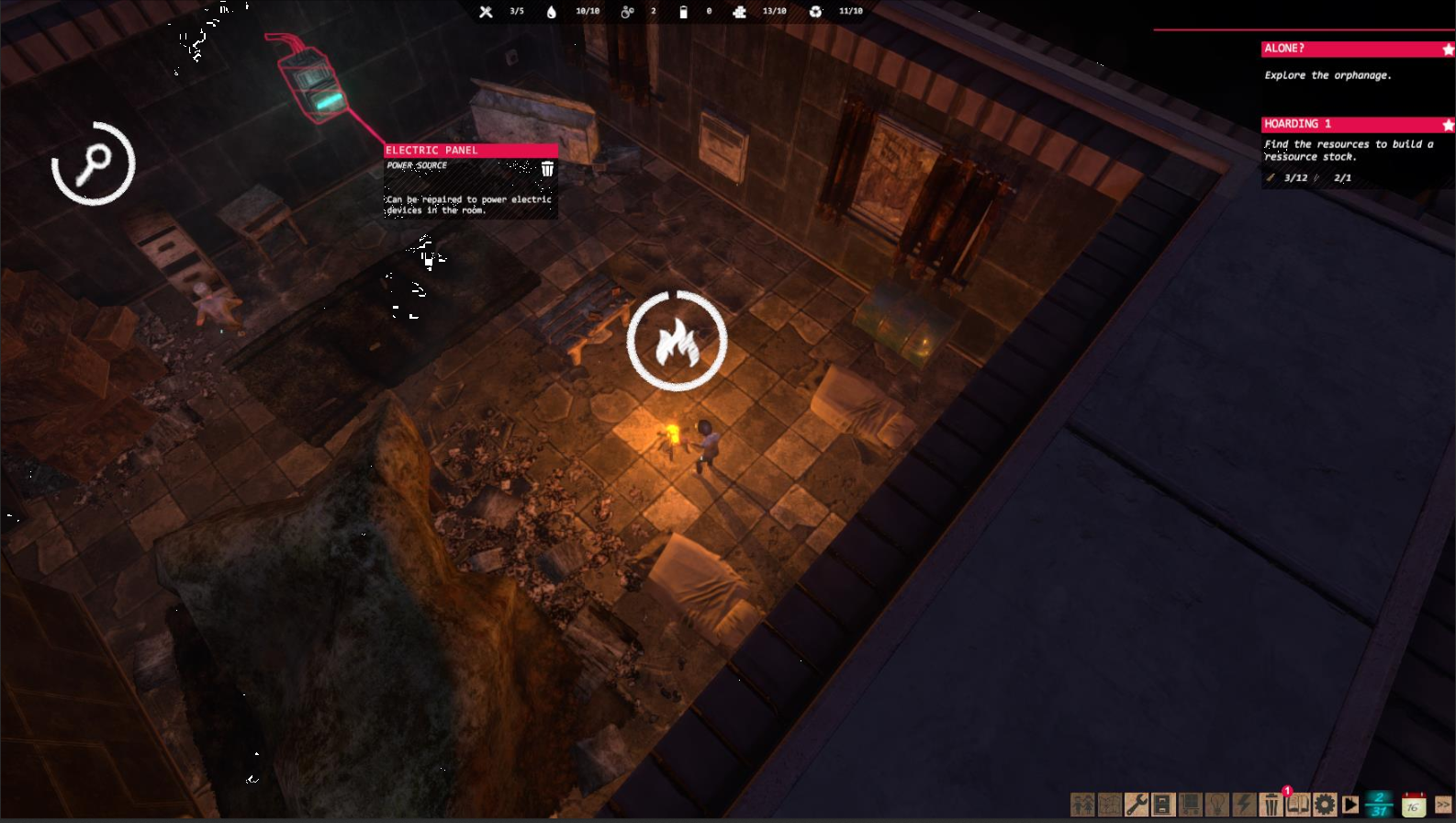Viewport: 1456px width, 823px height.
Task: Open the gear settings menu
Action: (x=1325, y=805)
